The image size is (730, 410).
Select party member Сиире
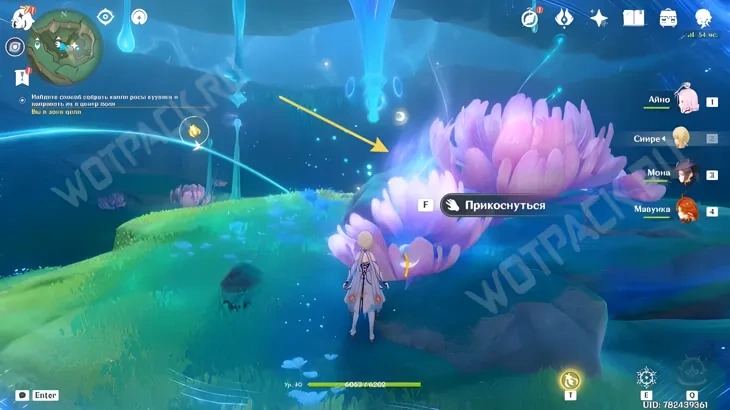682,138
